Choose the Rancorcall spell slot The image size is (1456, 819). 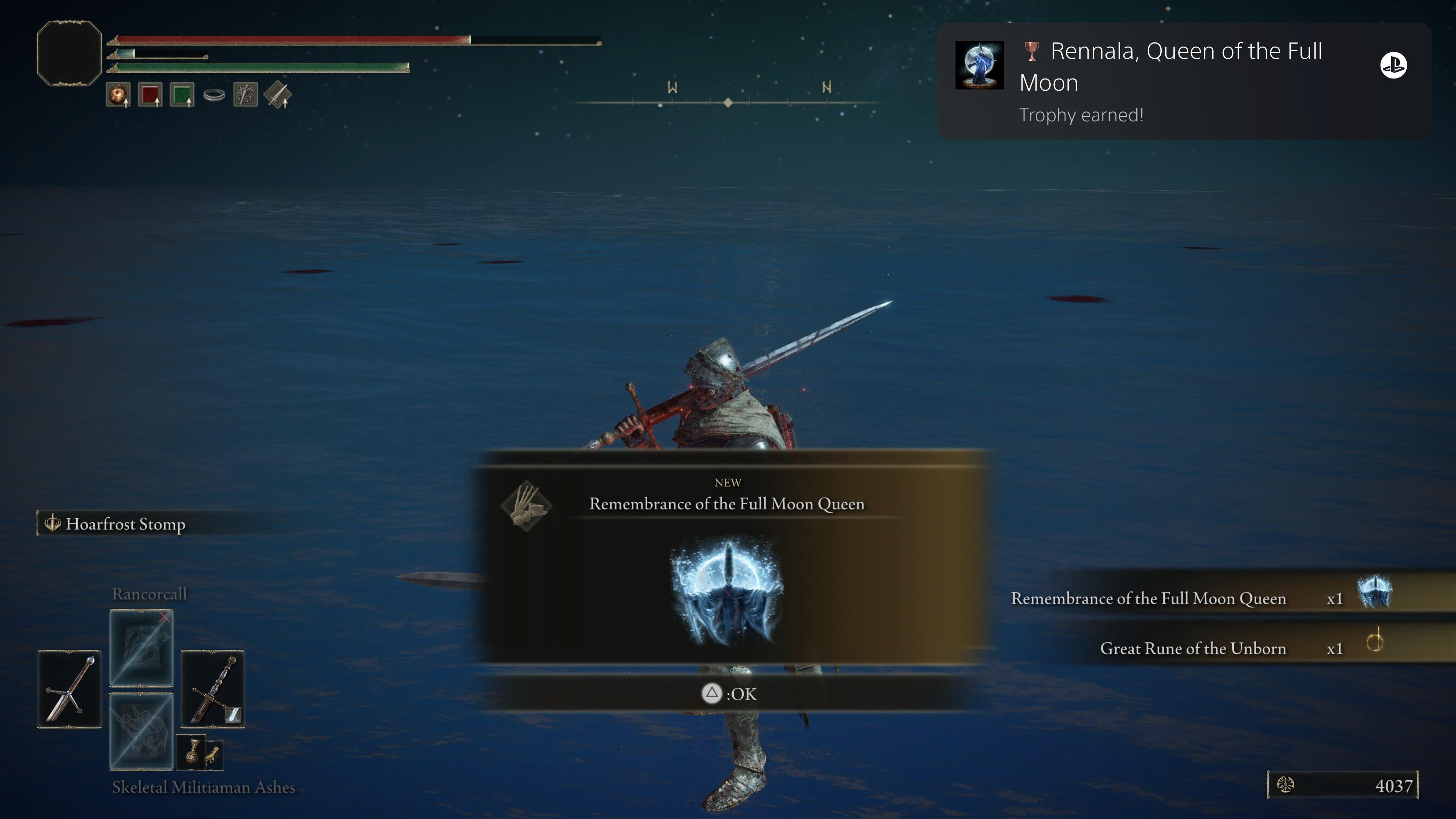pos(141,648)
